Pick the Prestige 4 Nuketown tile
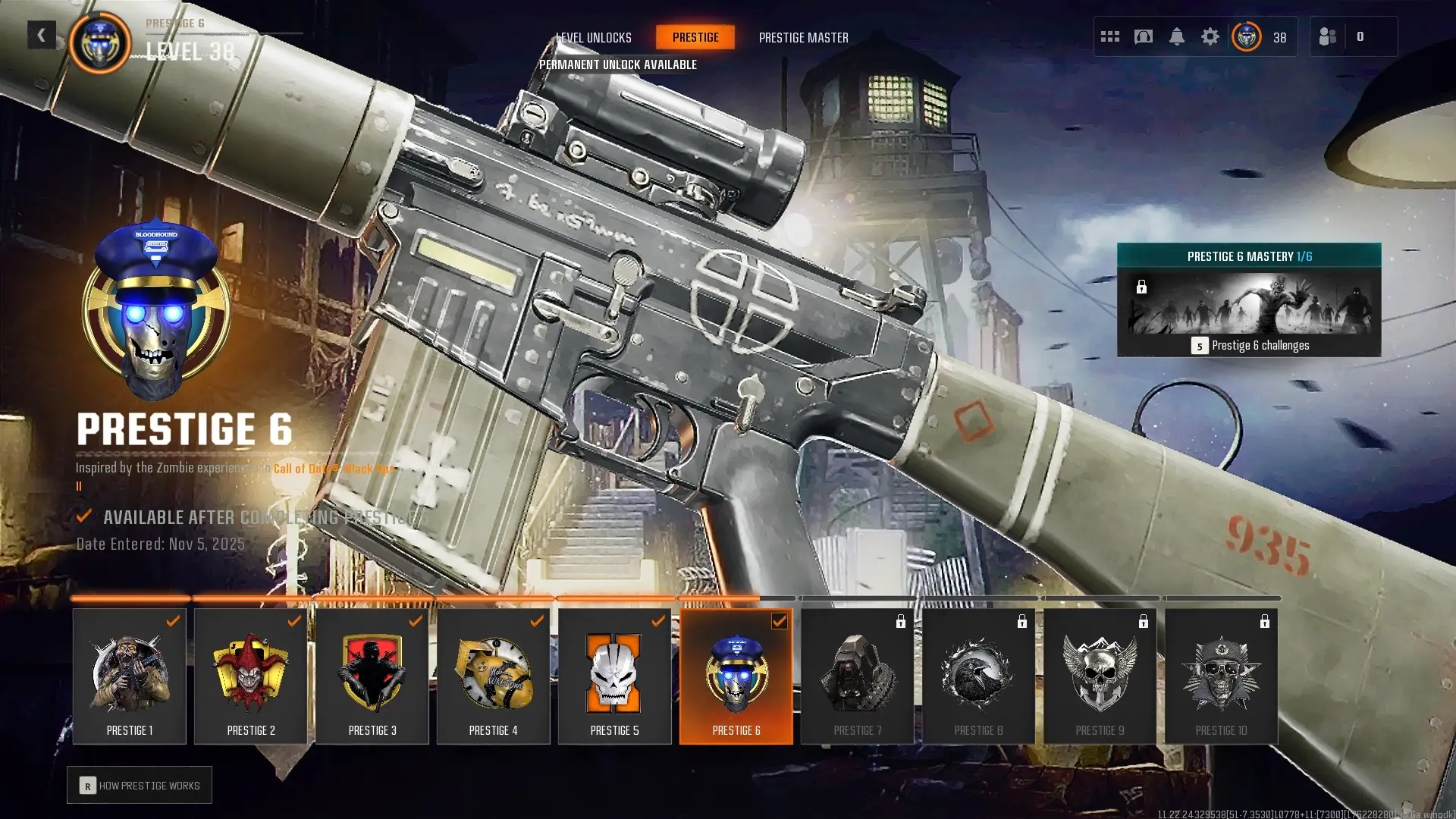This screenshot has height=819, width=1456. pos(494,676)
